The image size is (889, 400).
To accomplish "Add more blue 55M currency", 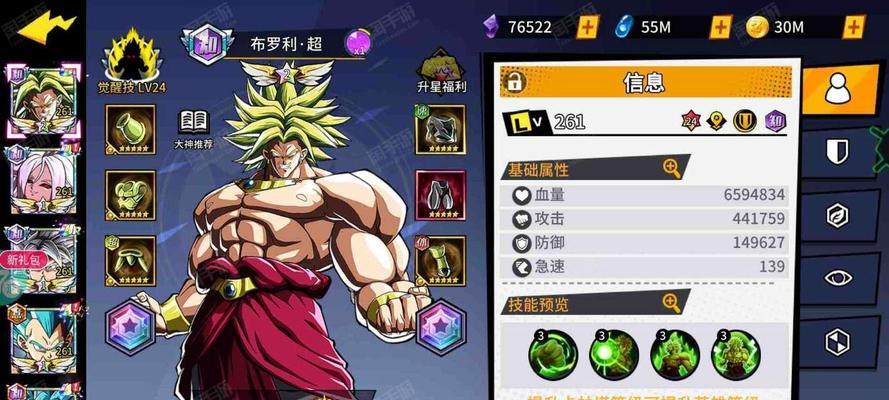I will [721, 27].
